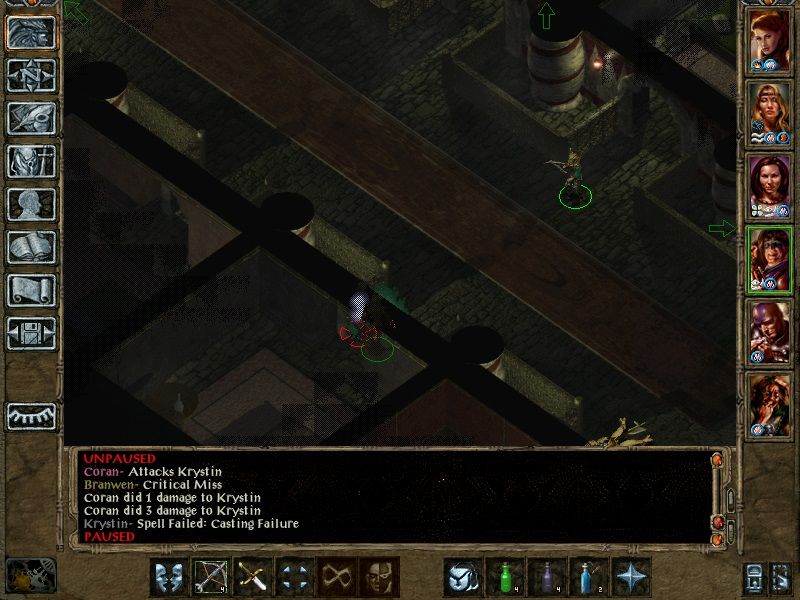The image size is (800, 600).
Task: Use the purple potion quick item
Action: 548,577
